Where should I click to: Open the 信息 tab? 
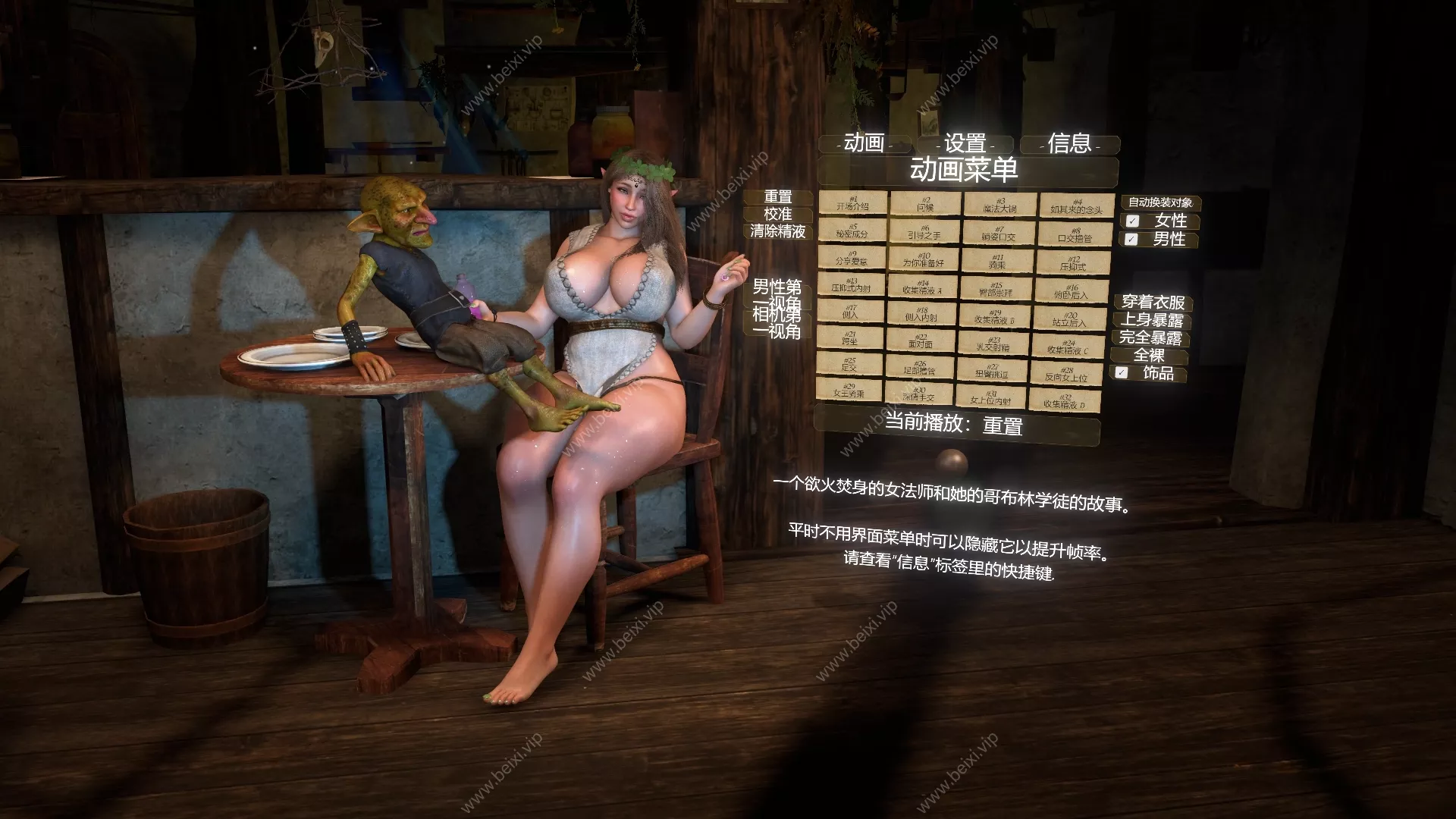pos(1069,144)
